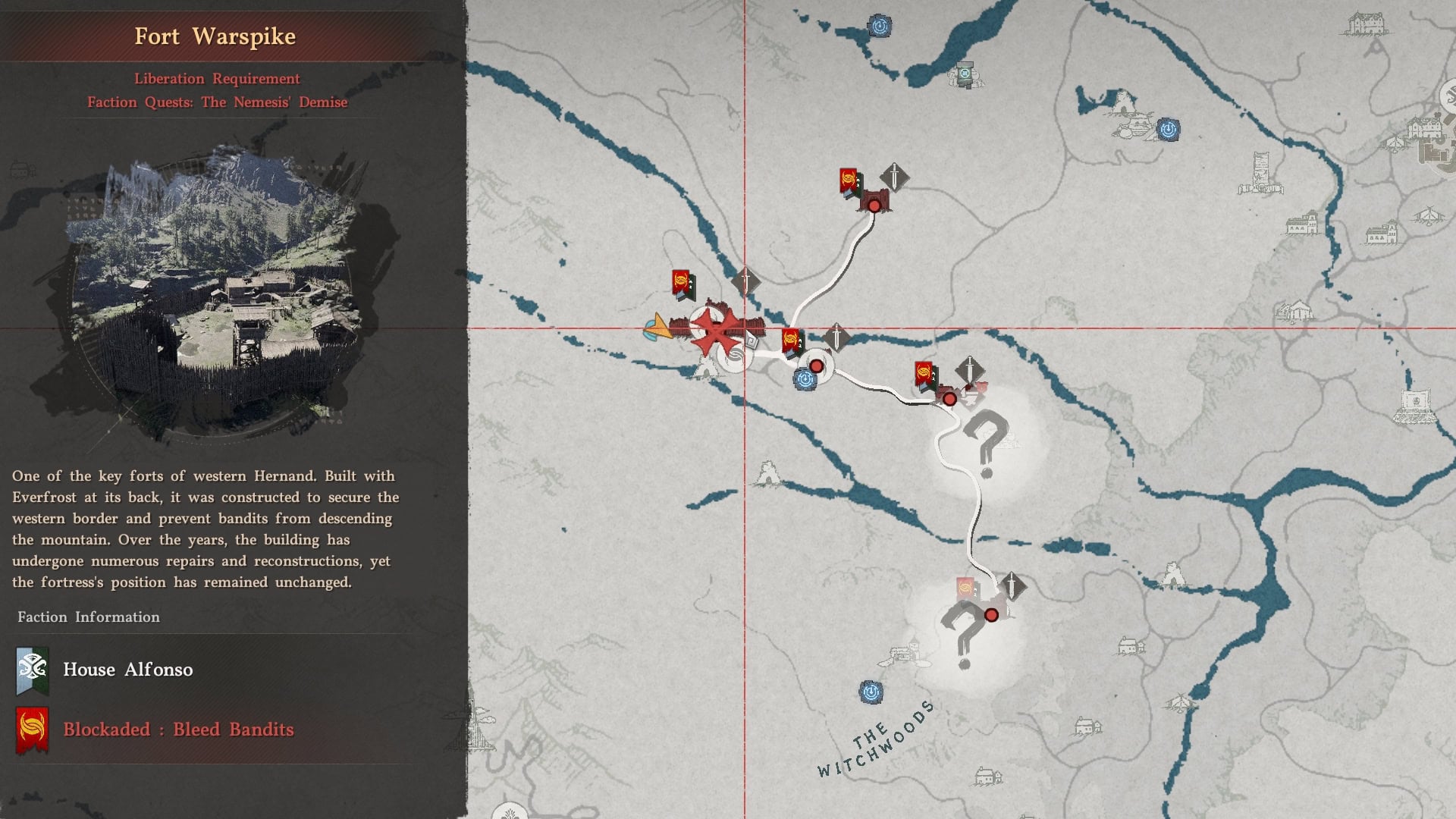The image size is (1456, 819).
Task: Select the faded red Bleed Bandits banner marker
Action: point(965,588)
